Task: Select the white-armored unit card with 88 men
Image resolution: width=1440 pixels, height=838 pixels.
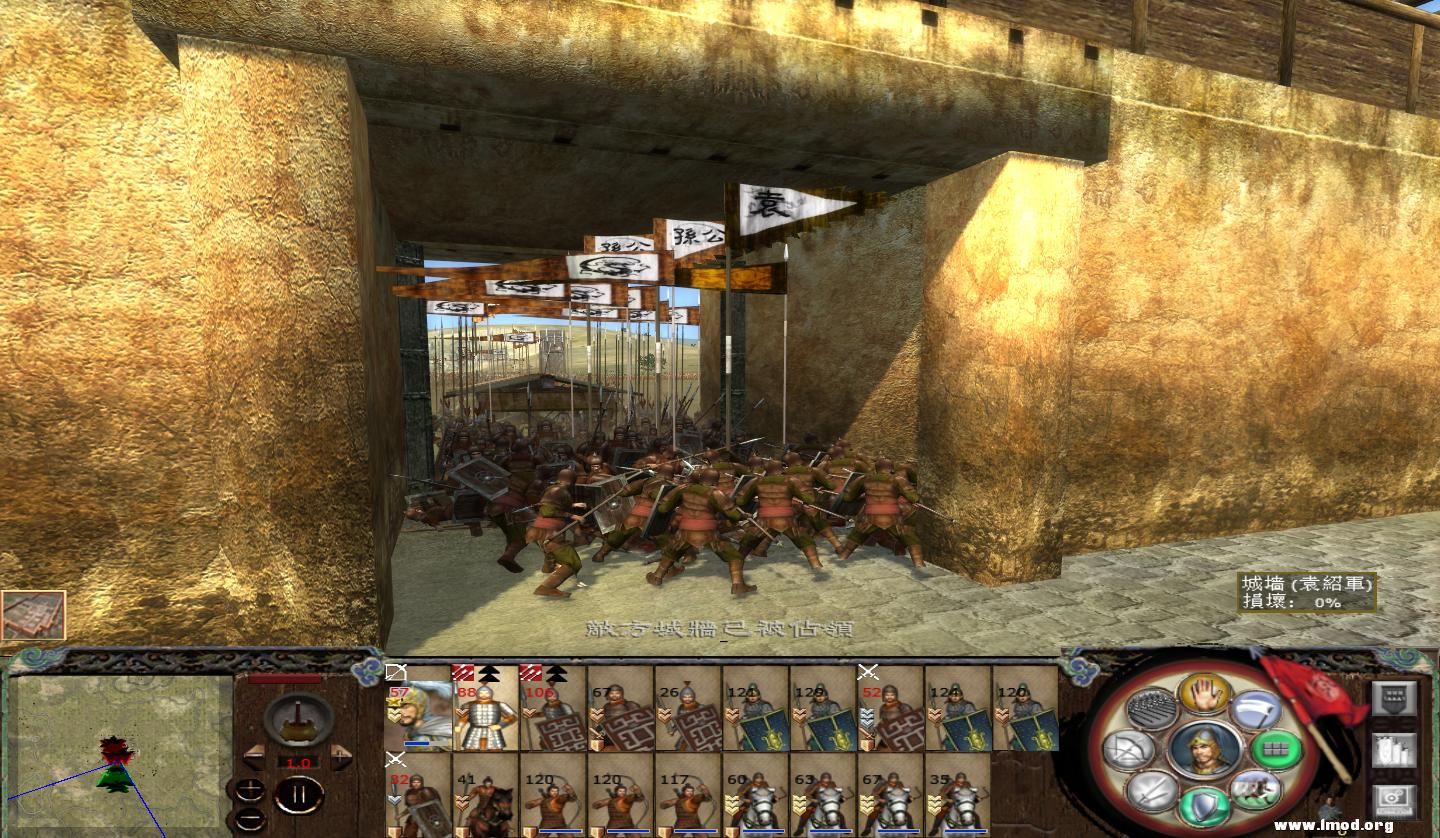Action: (x=485, y=708)
